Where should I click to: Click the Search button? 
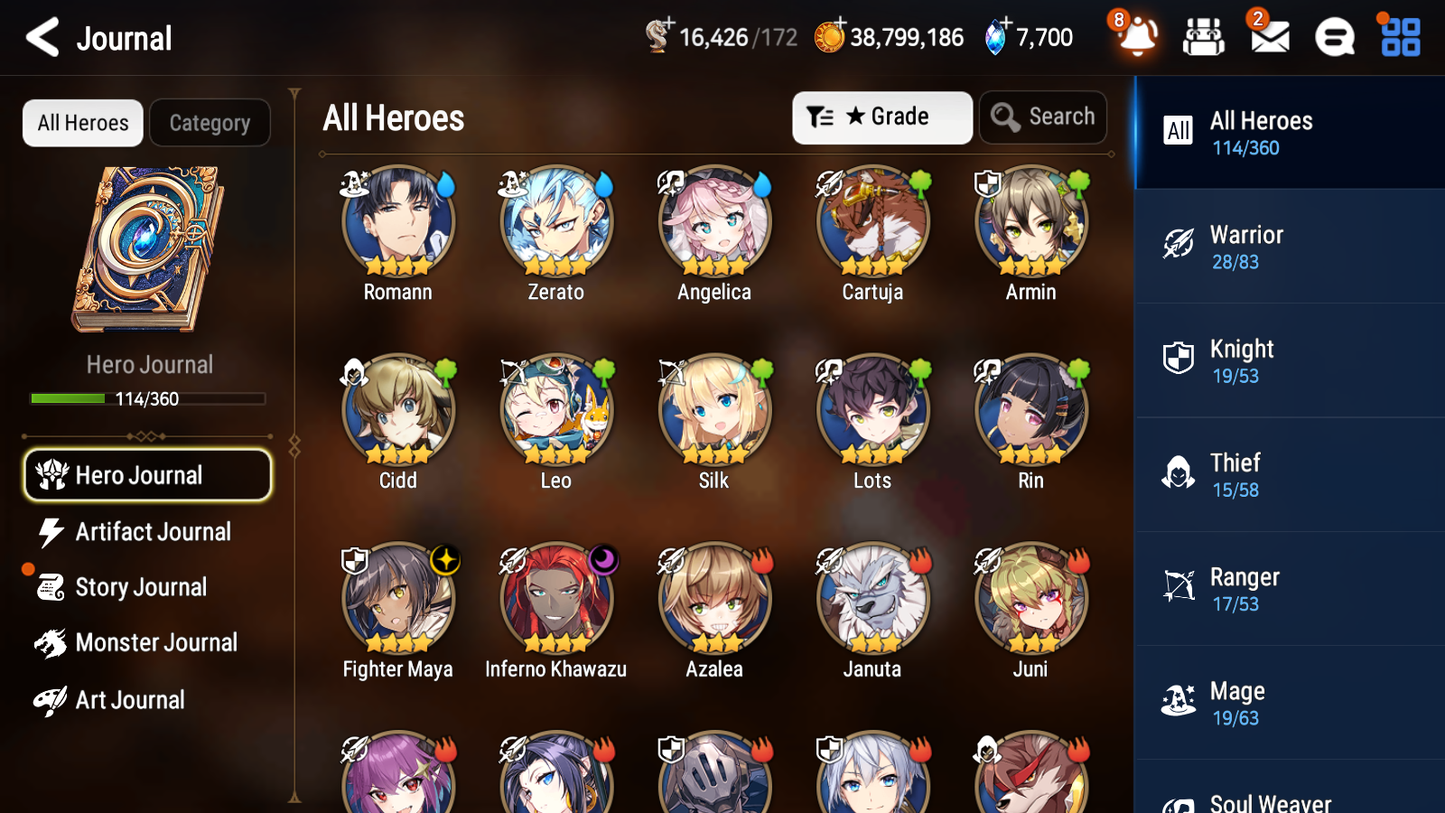(1043, 117)
